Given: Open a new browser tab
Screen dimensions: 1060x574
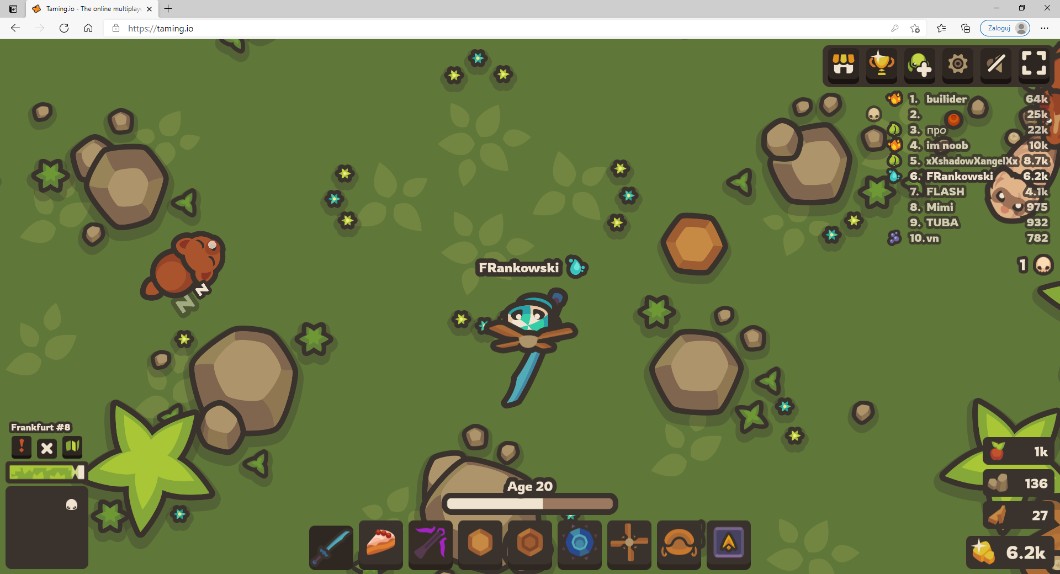Looking at the screenshot, I should 168,8.
